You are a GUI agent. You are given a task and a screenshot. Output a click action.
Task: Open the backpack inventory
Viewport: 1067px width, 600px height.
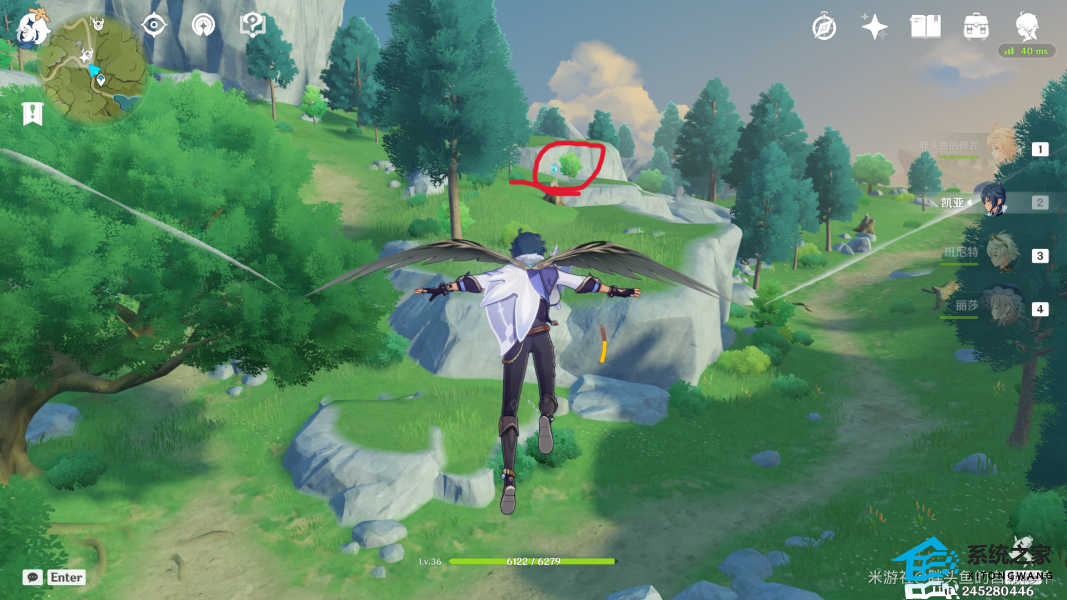coord(976,27)
